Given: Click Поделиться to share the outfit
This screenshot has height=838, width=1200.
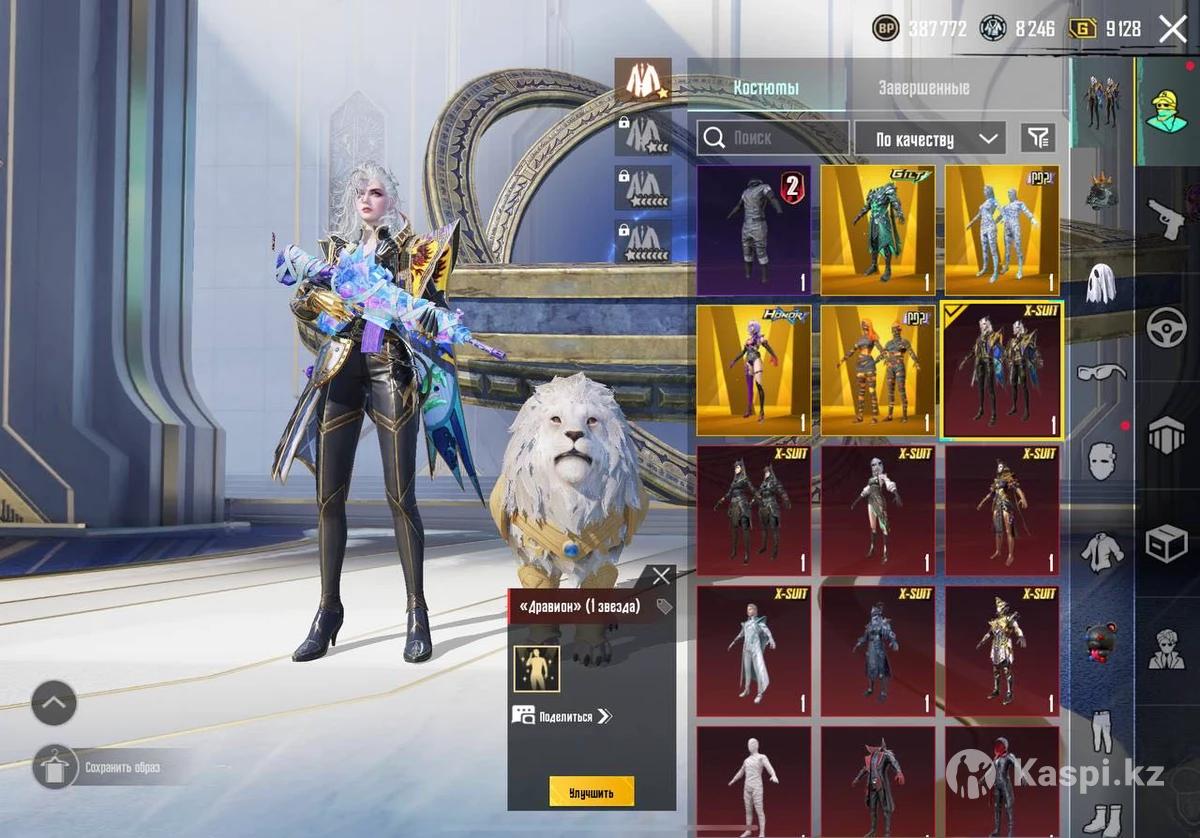Looking at the screenshot, I should (x=564, y=716).
